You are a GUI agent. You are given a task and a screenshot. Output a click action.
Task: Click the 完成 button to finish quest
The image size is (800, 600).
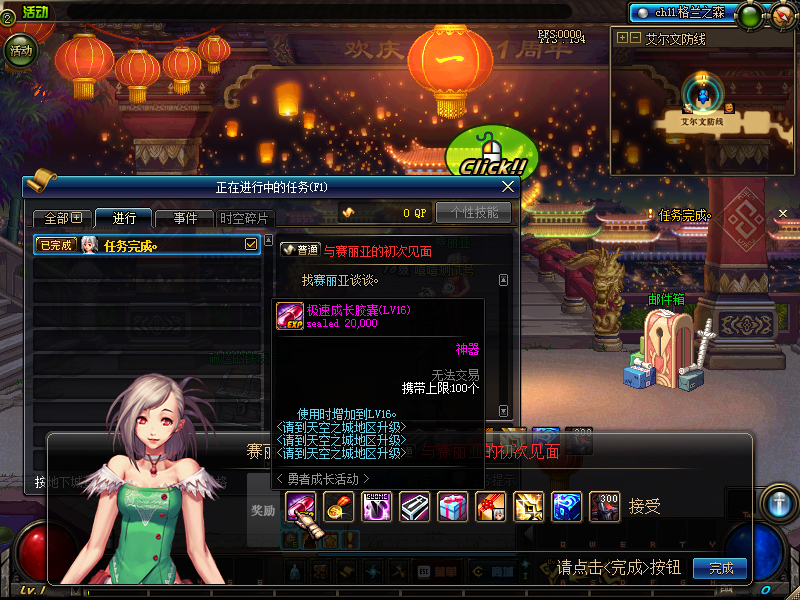point(720,568)
